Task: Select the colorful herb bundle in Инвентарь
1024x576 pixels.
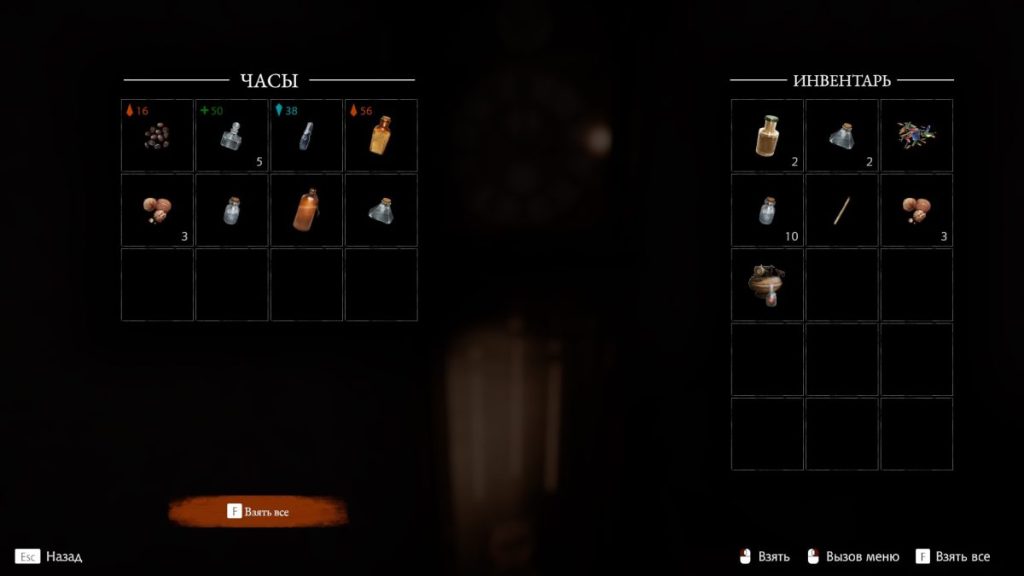Action: tap(916, 135)
